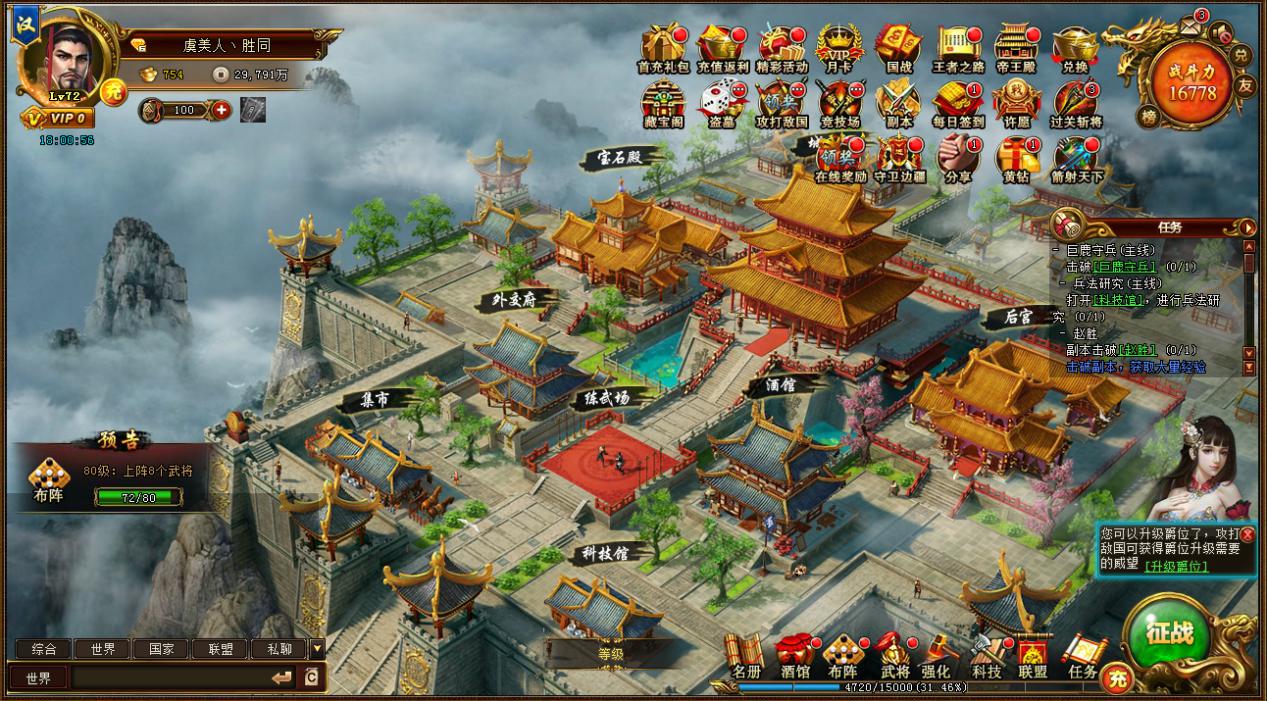The height and width of the screenshot is (701, 1267).
Task: Click the chat message input field
Action: [170, 678]
